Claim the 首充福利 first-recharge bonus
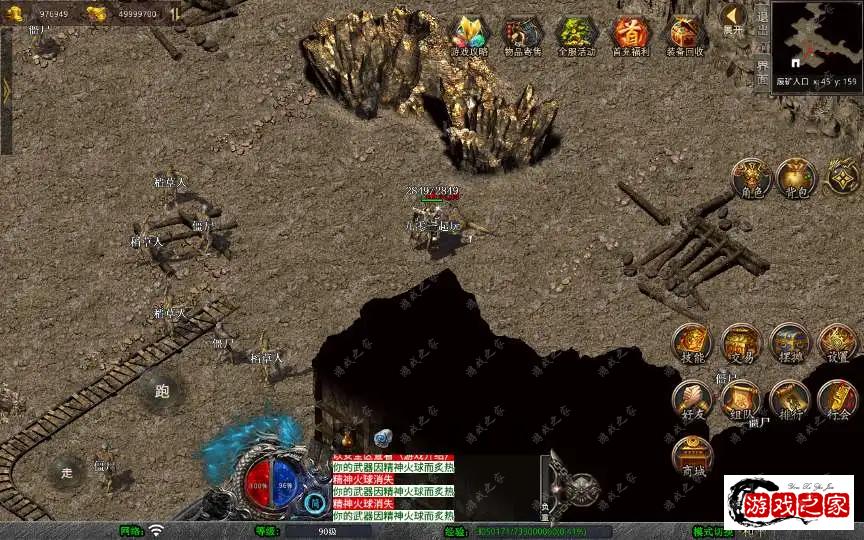Screen dimensions: 864x540 tap(630, 35)
